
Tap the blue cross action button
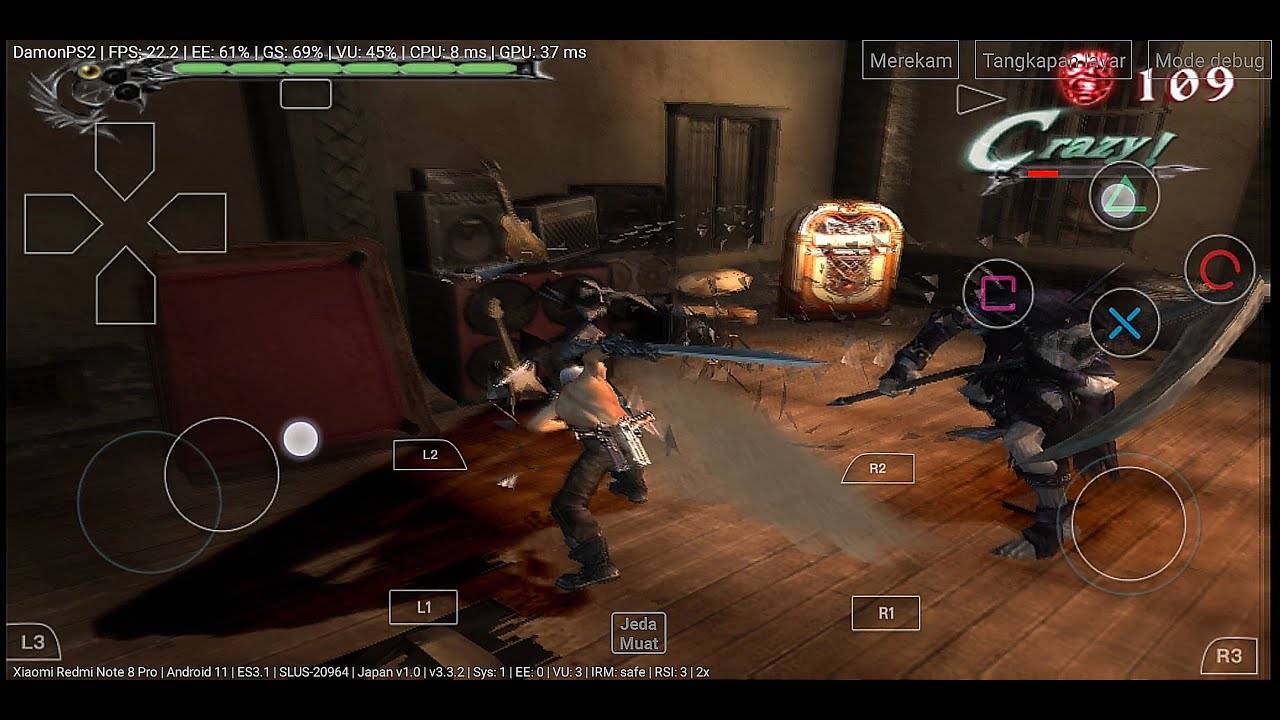1124,323
